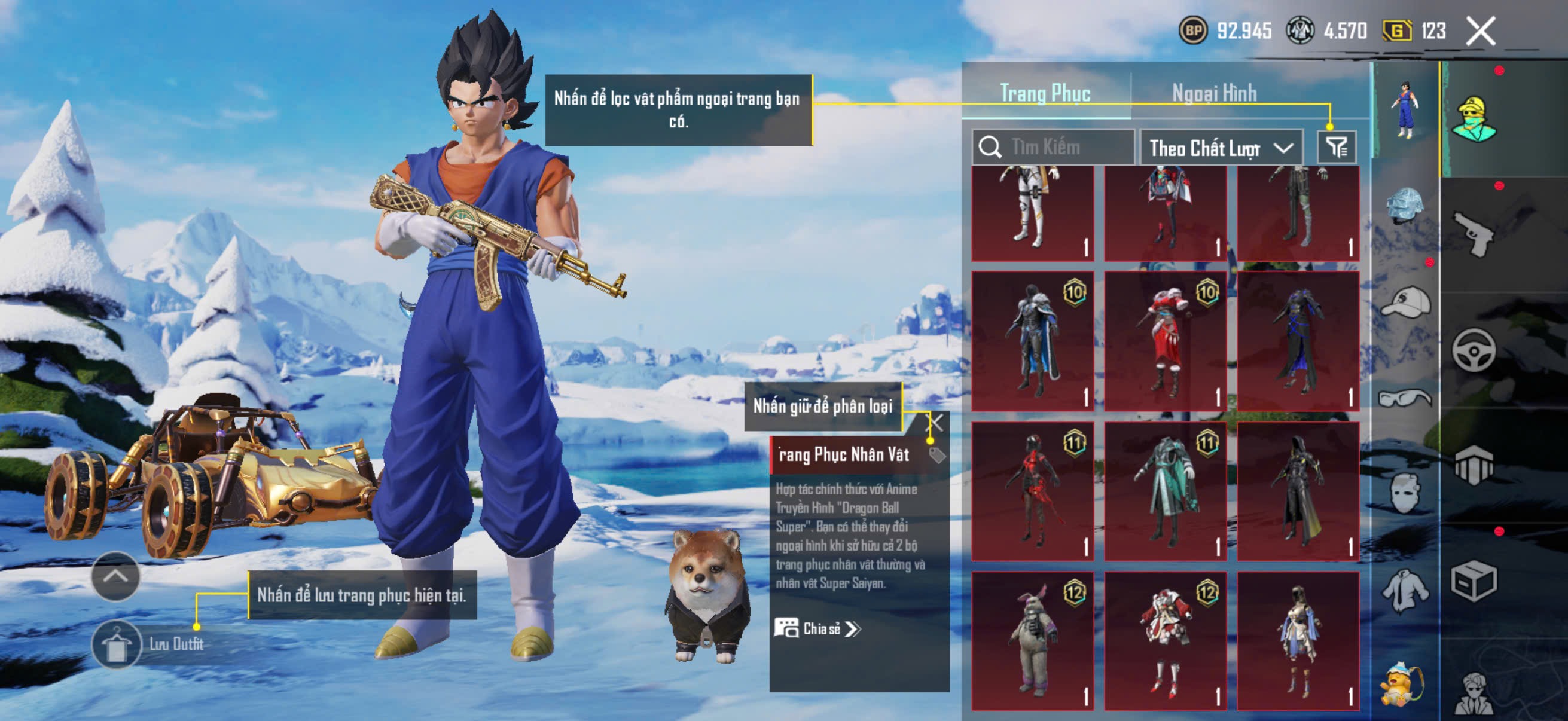Switch to the Ngoại Hình tab
1568x721 pixels.
coord(1214,94)
